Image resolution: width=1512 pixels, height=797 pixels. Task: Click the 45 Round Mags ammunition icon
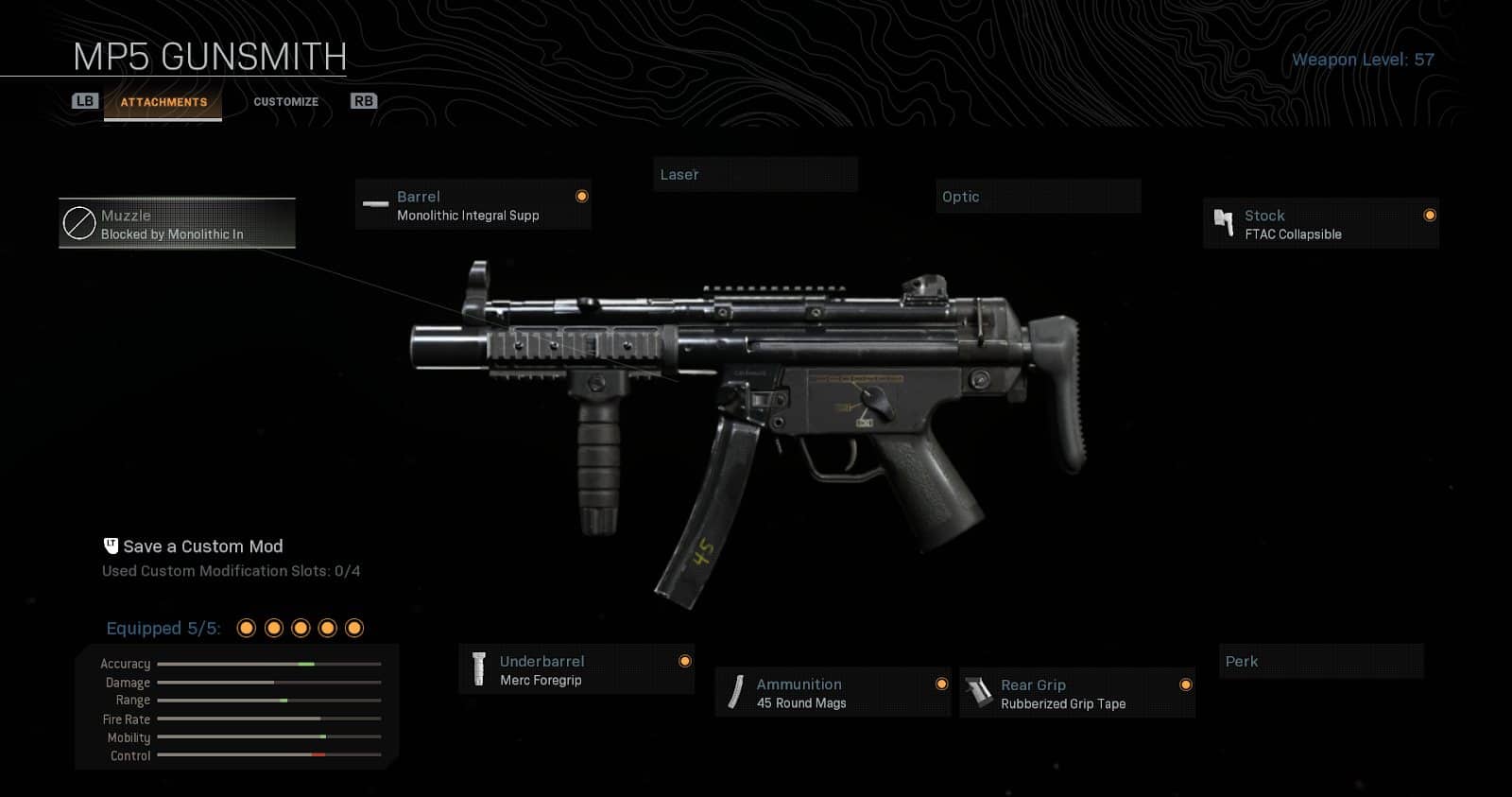pyautogui.click(x=734, y=692)
